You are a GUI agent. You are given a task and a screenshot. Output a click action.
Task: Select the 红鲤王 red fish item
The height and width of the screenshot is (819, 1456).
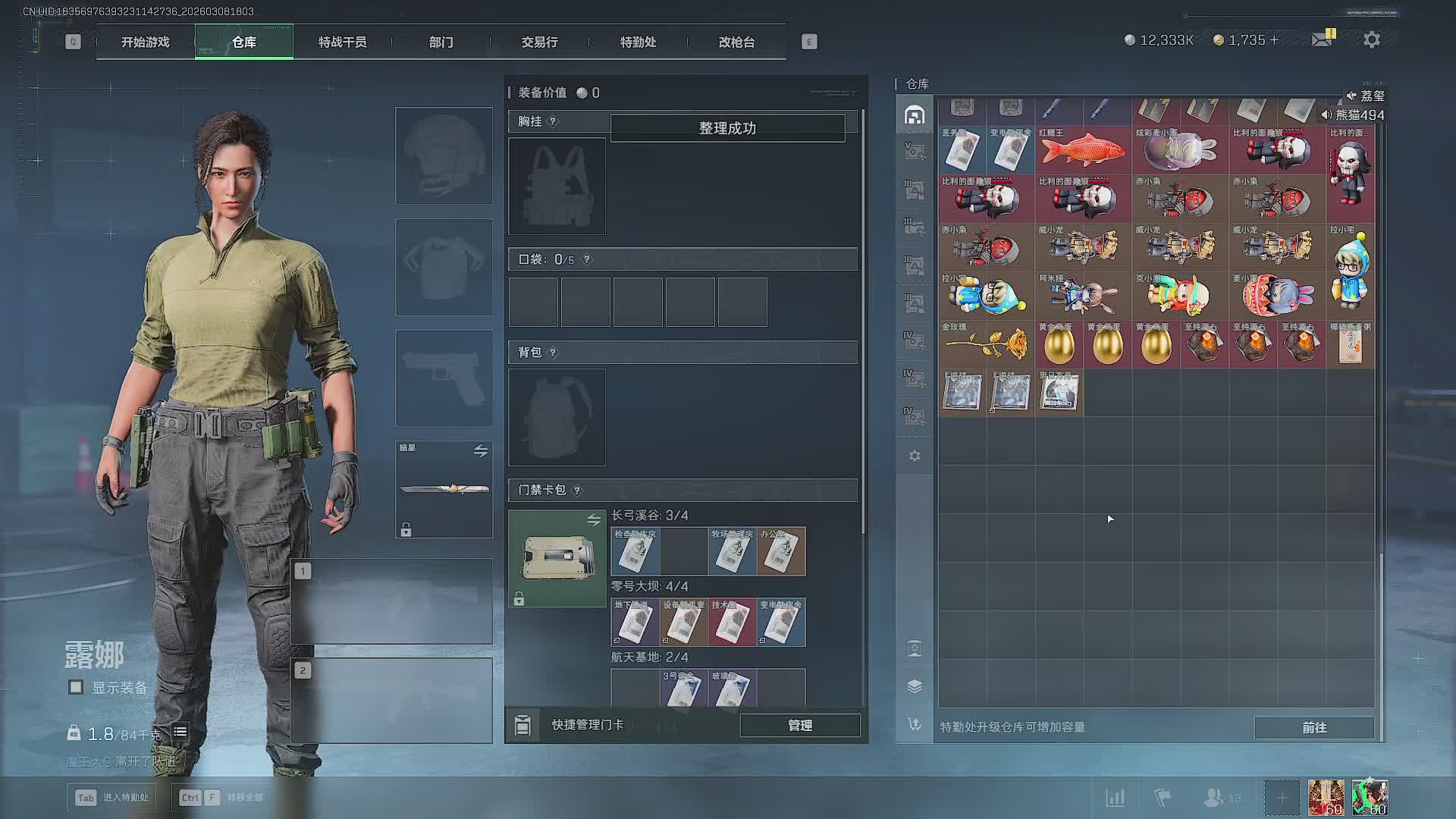1083,149
